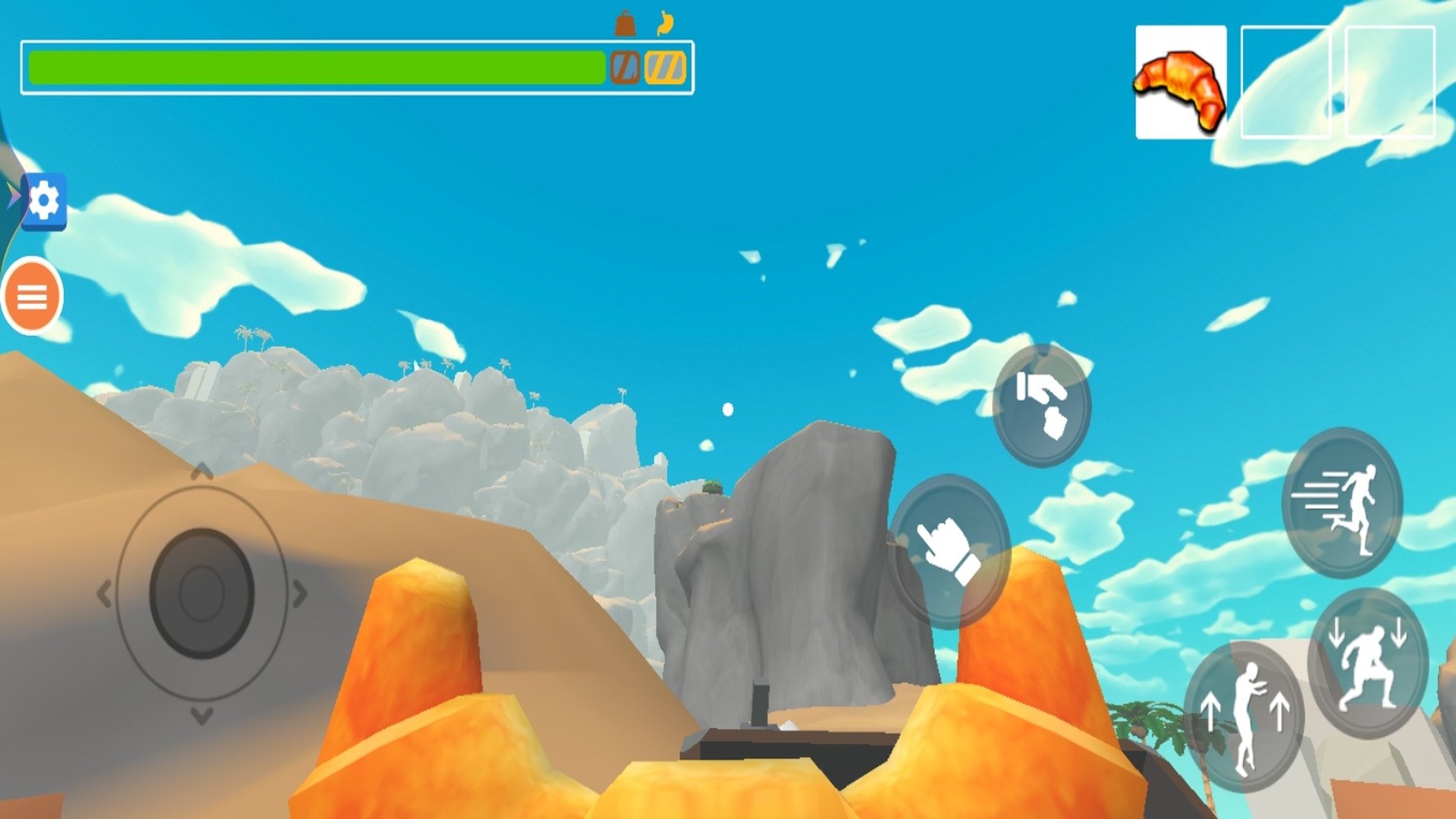Tap the sprint running figure button
Screen dimensions: 1456x819
pos(1341,502)
